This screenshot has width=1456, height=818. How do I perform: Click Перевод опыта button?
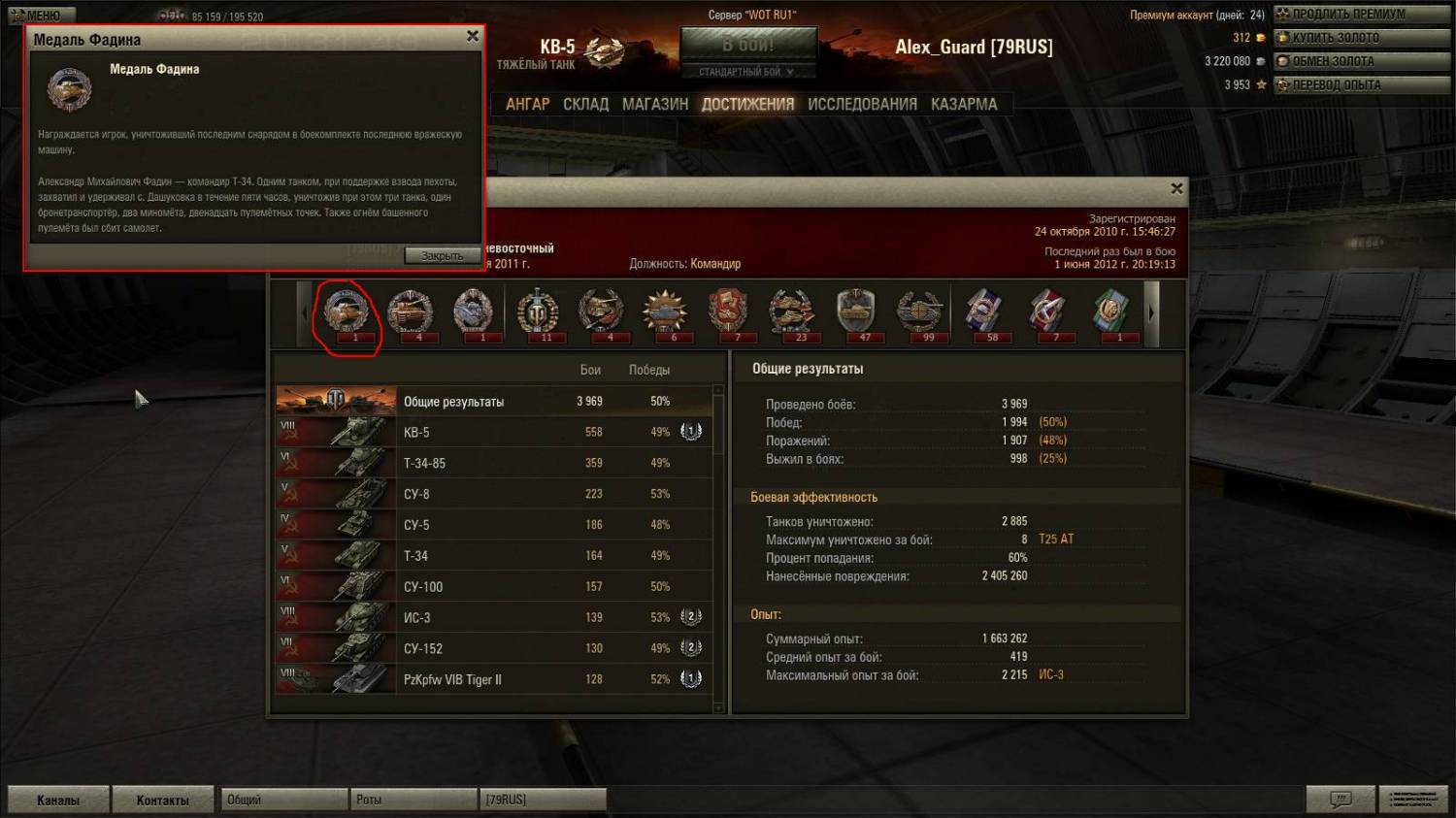click(1336, 84)
